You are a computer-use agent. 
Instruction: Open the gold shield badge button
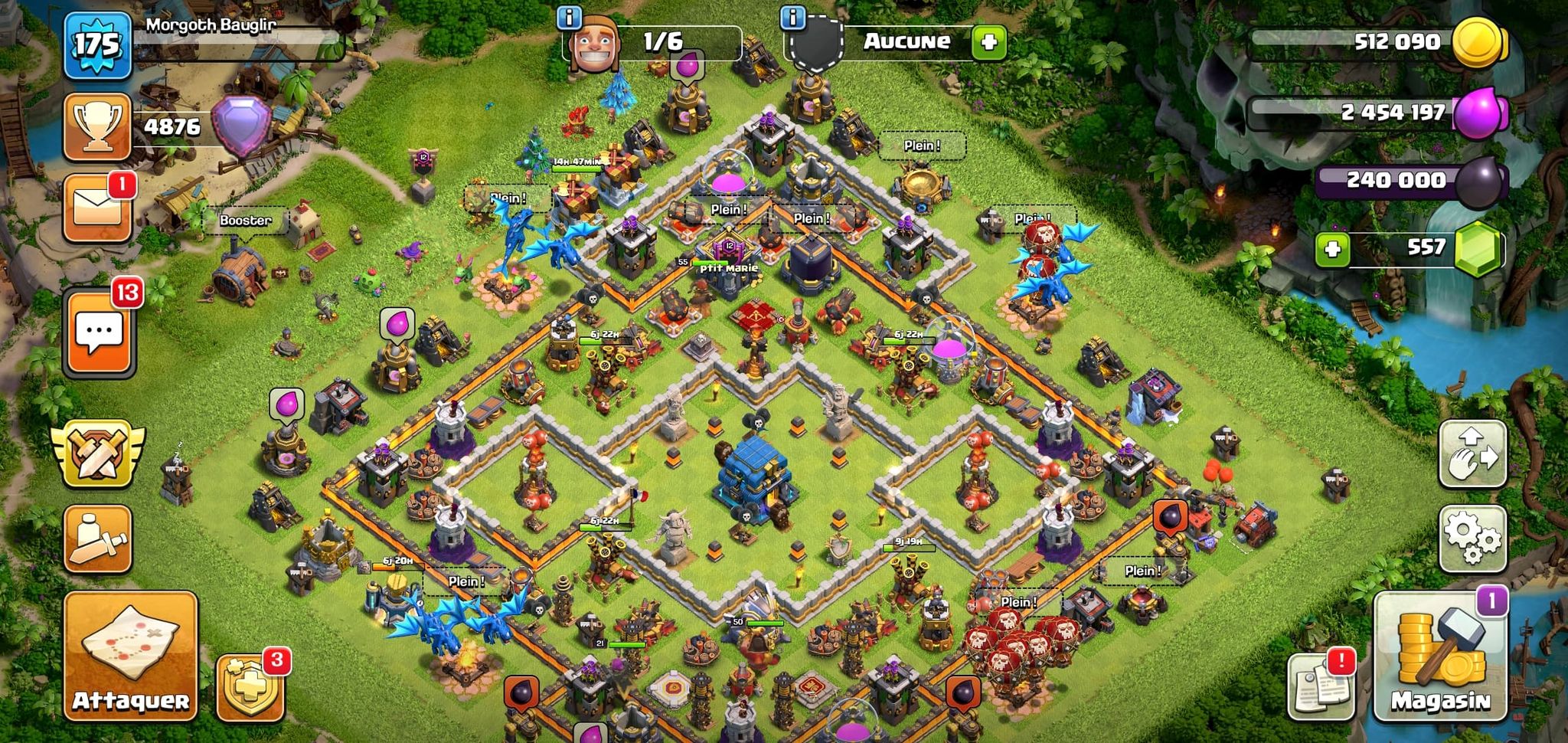[x=250, y=687]
